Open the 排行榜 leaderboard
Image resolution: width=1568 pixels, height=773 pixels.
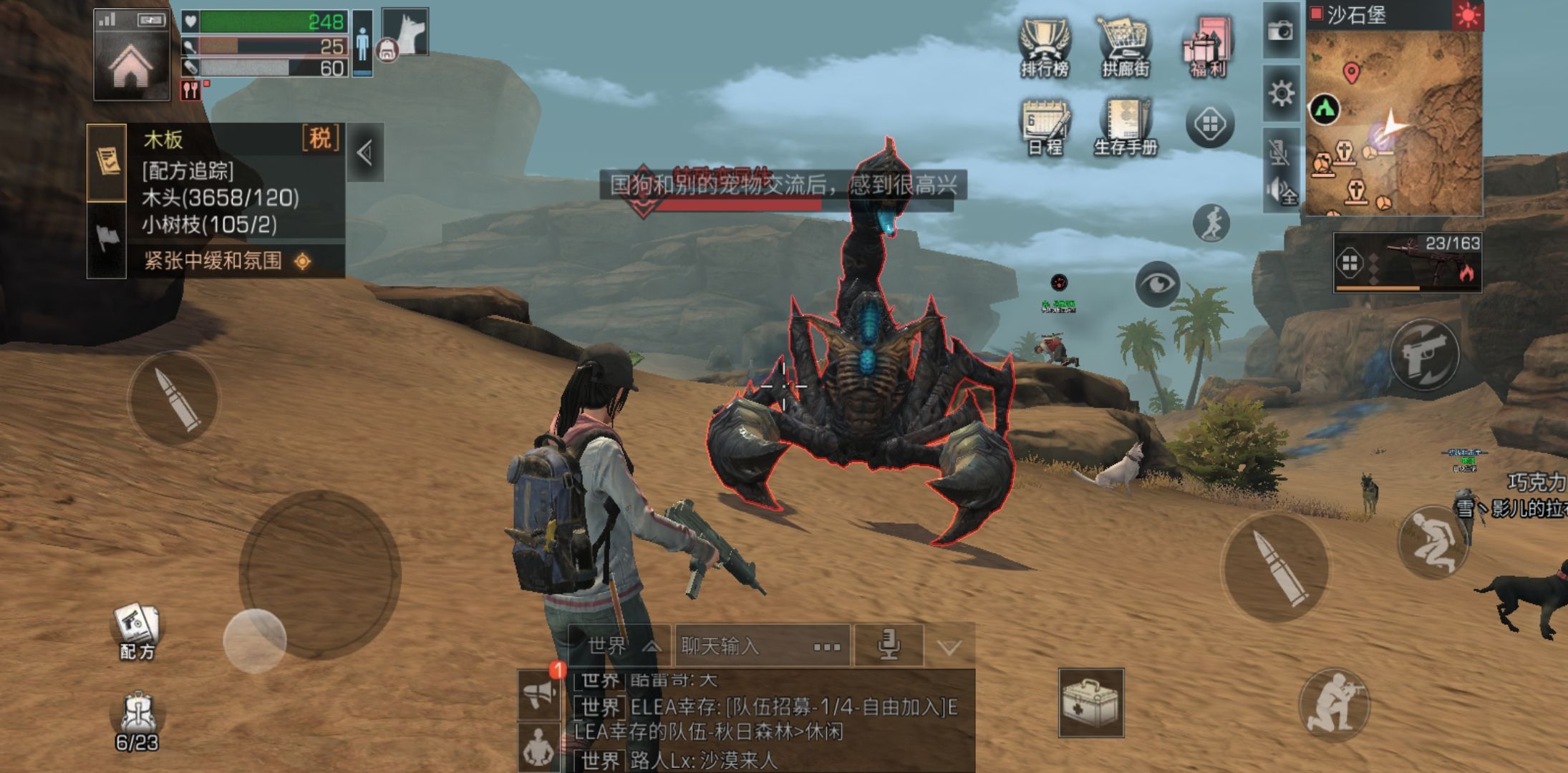[x=1045, y=47]
